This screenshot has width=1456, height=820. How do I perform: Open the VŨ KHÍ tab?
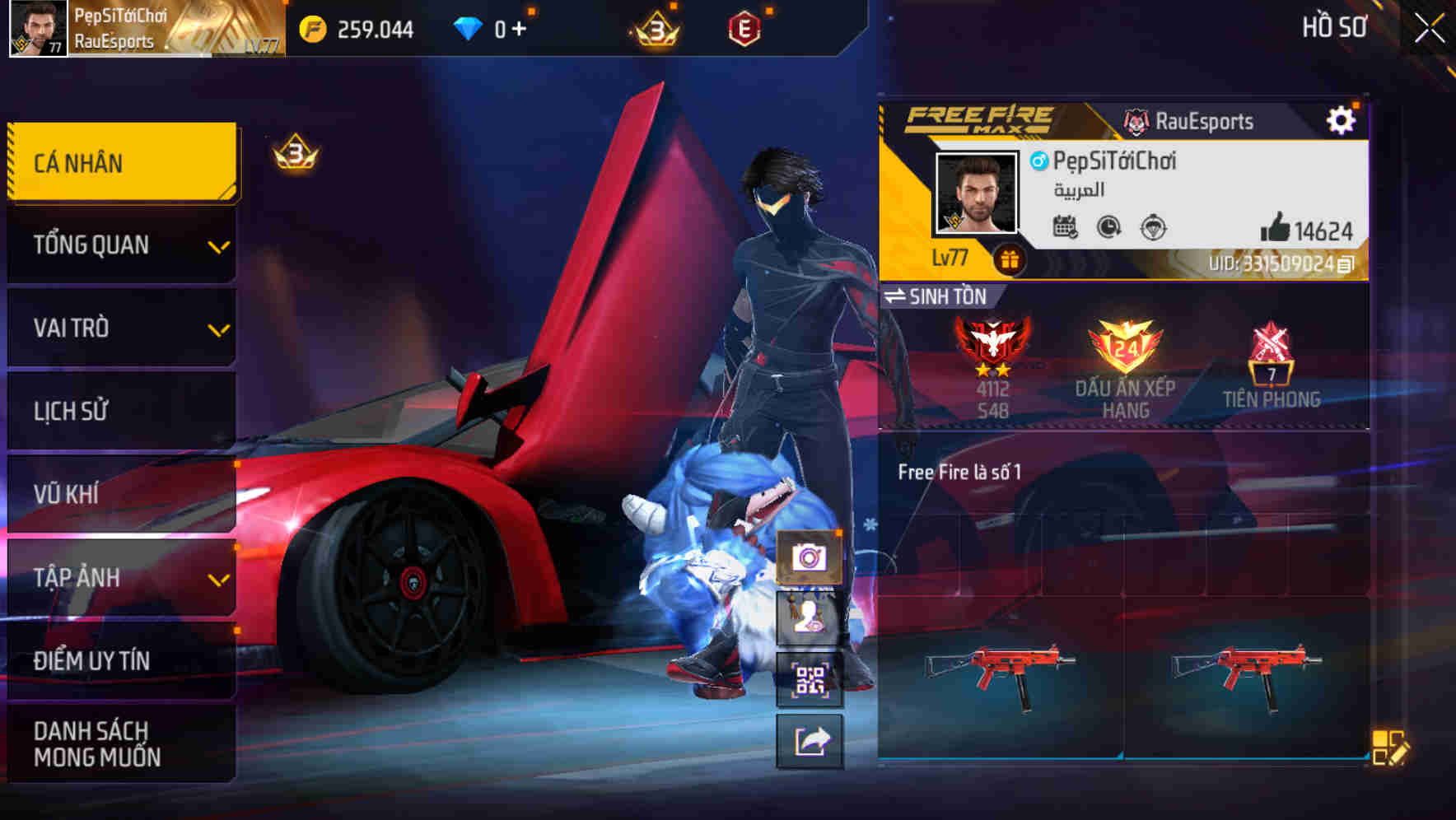pos(120,493)
